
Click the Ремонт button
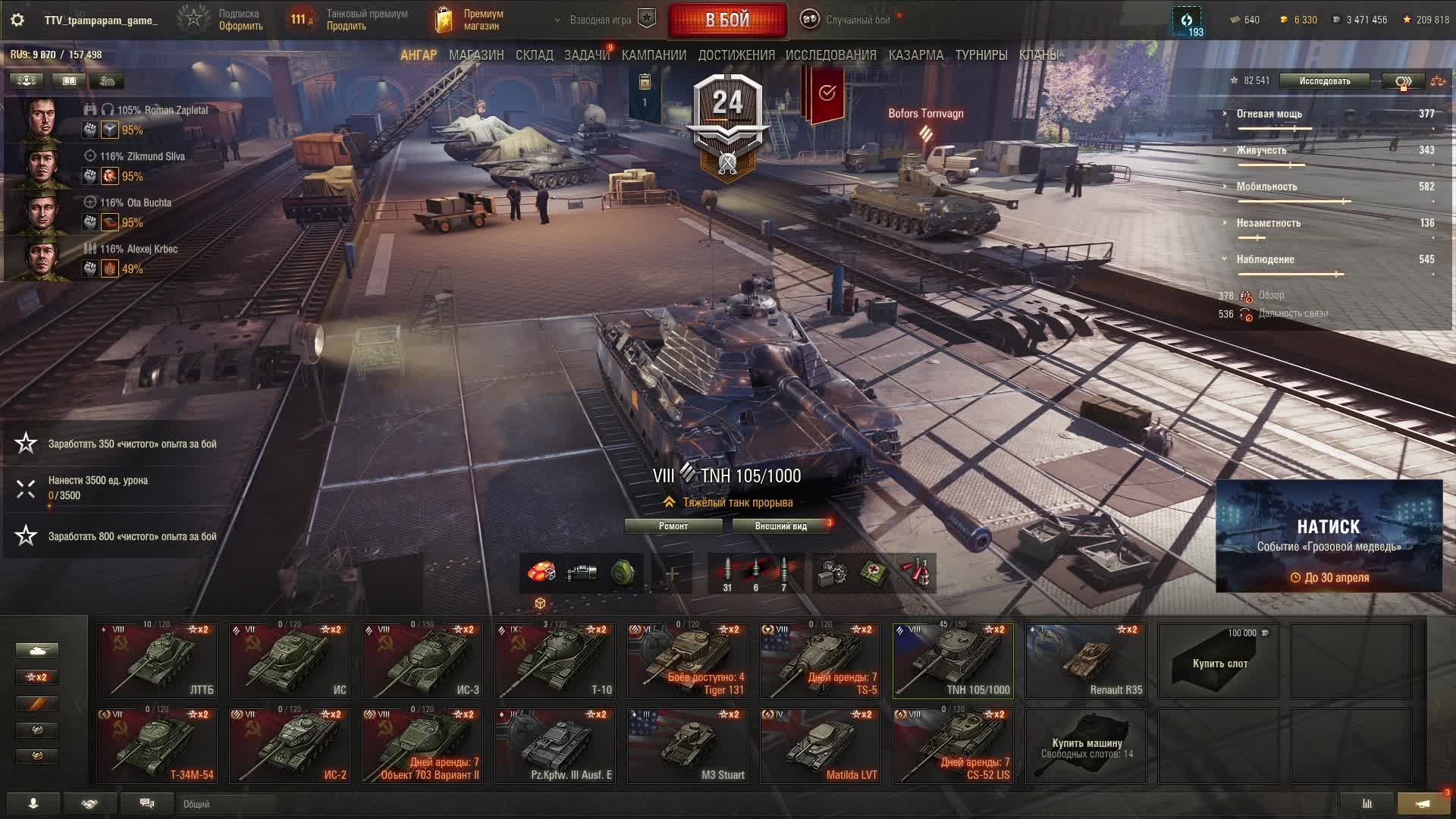click(x=673, y=526)
